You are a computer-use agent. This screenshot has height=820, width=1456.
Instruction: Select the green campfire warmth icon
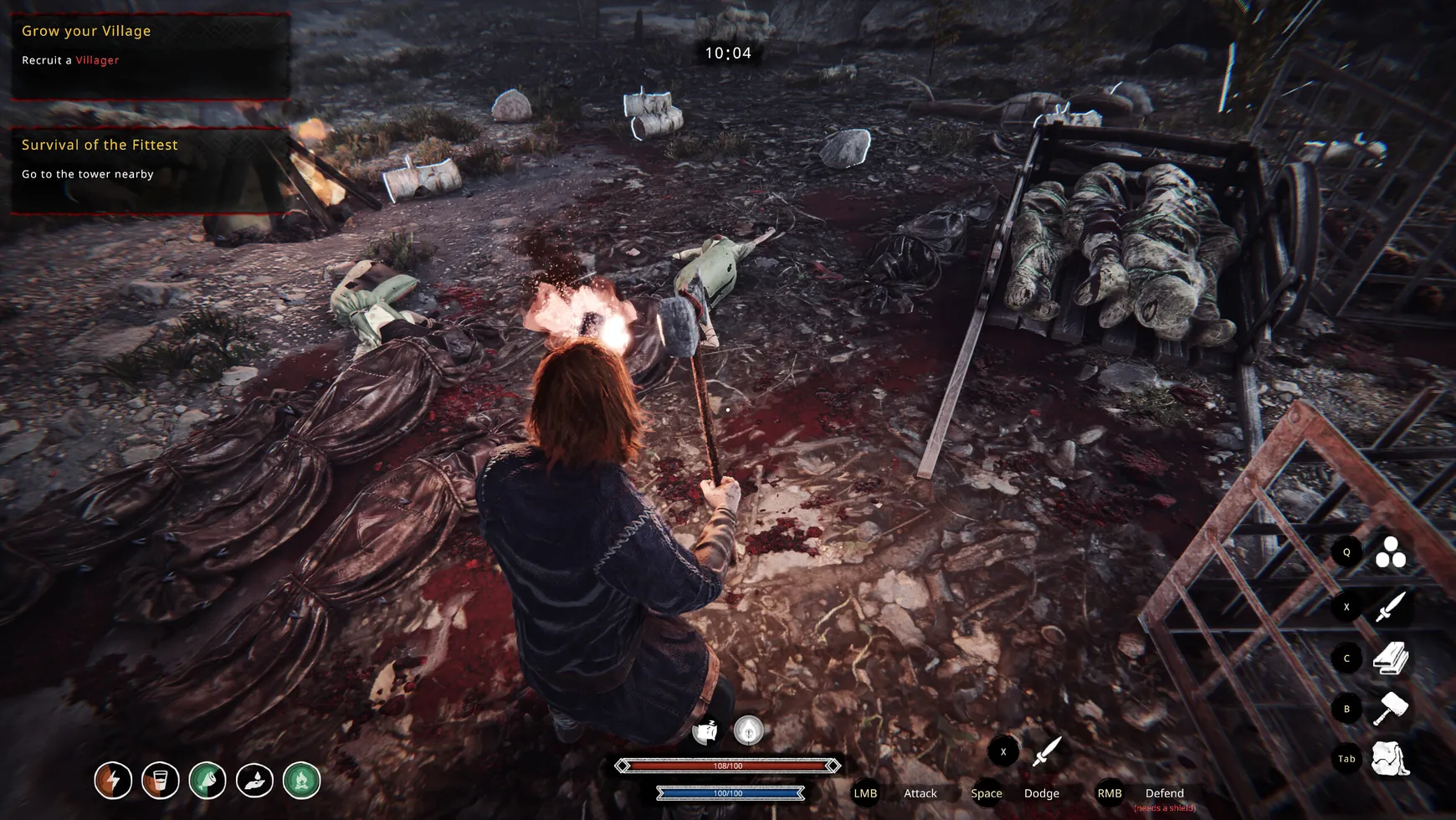point(302,781)
